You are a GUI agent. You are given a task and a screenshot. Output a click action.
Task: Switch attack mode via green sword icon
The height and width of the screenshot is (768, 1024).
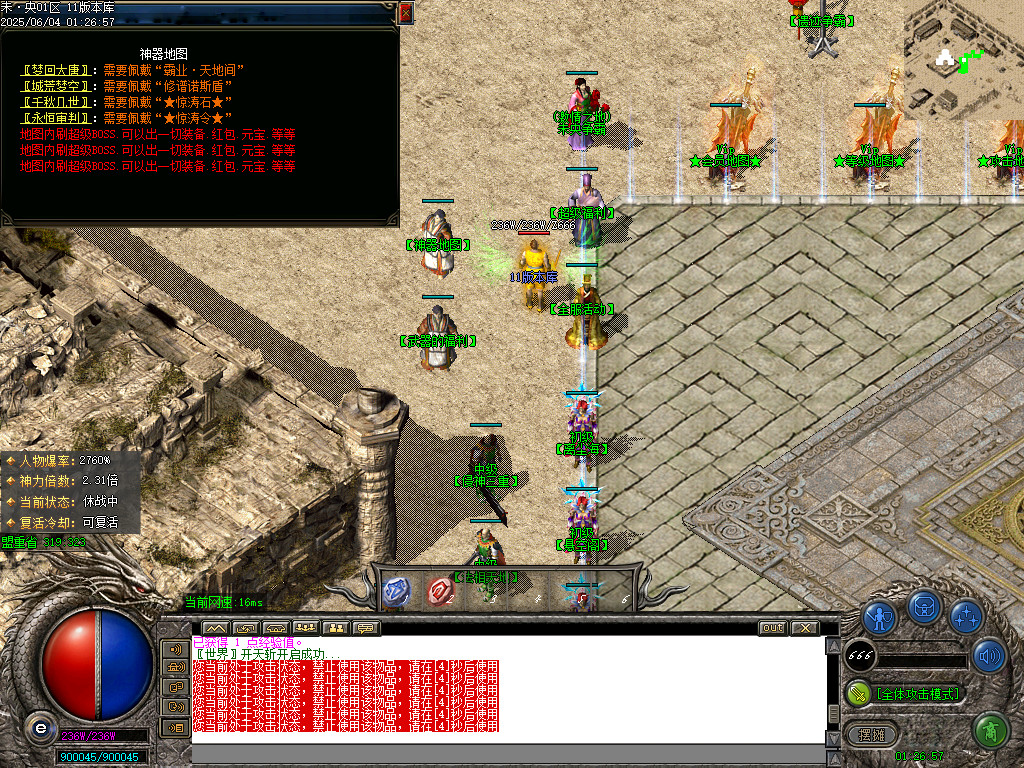(x=858, y=693)
